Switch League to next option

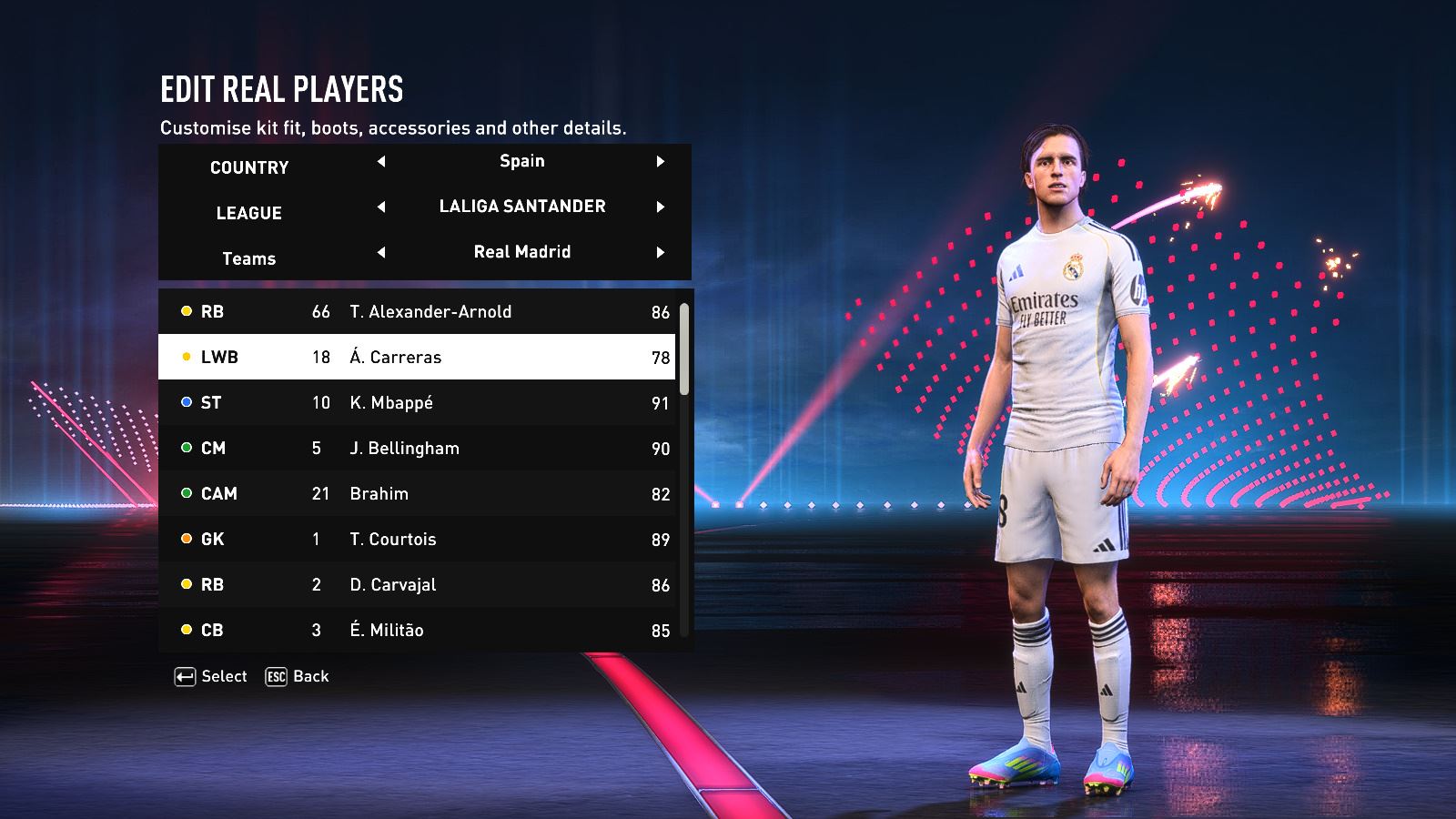(661, 207)
